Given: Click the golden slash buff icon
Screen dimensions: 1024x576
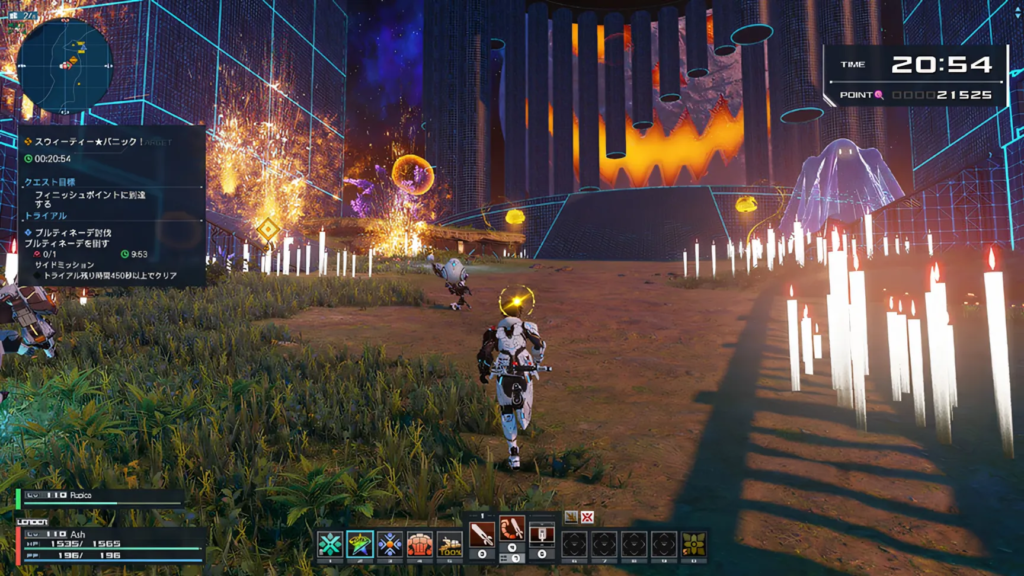Looking at the screenshot, I should [570, 517].
